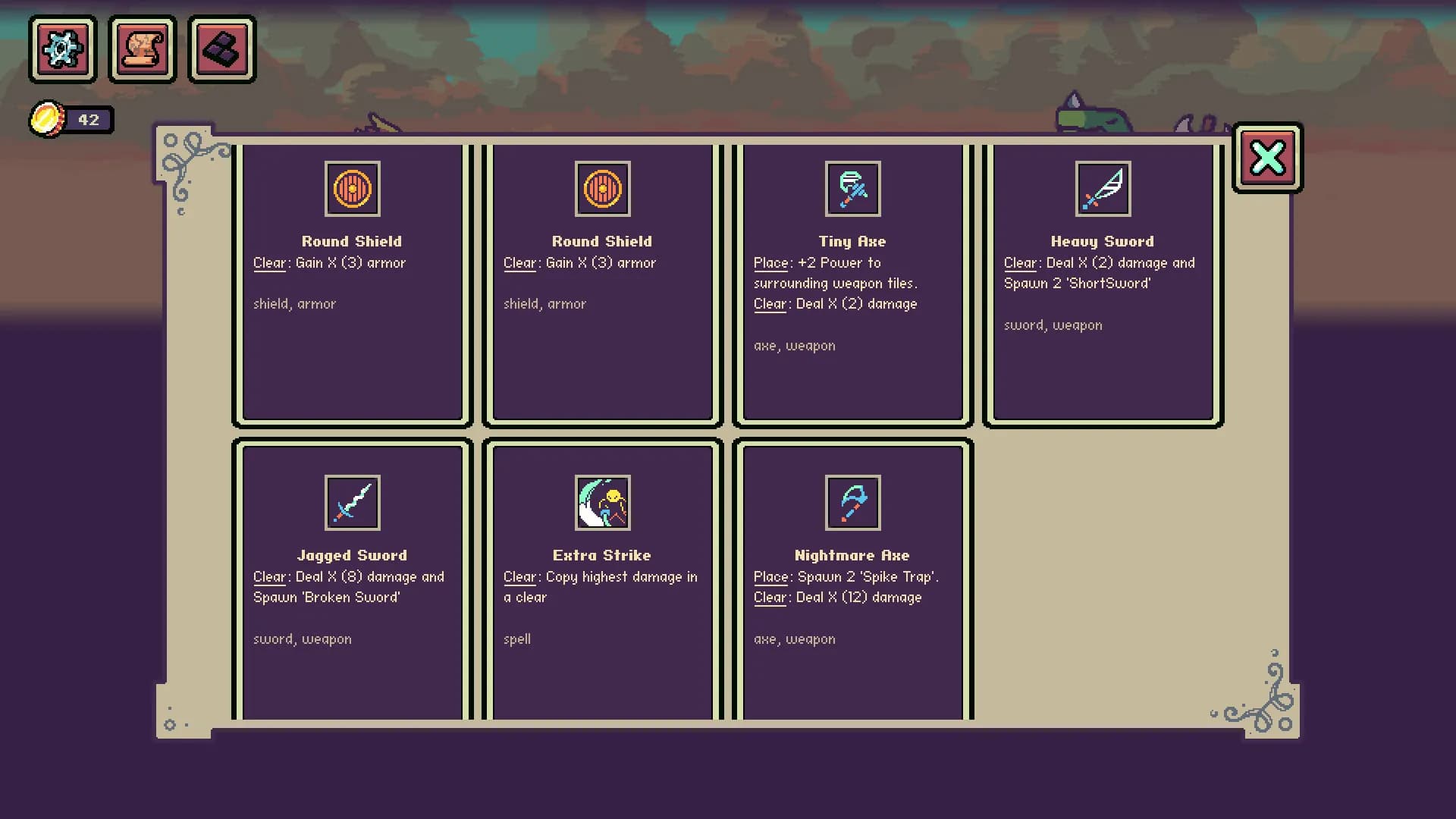Click the Clear label on Heavy Sword
The image size is (1456, 819).
point(1019,262)
